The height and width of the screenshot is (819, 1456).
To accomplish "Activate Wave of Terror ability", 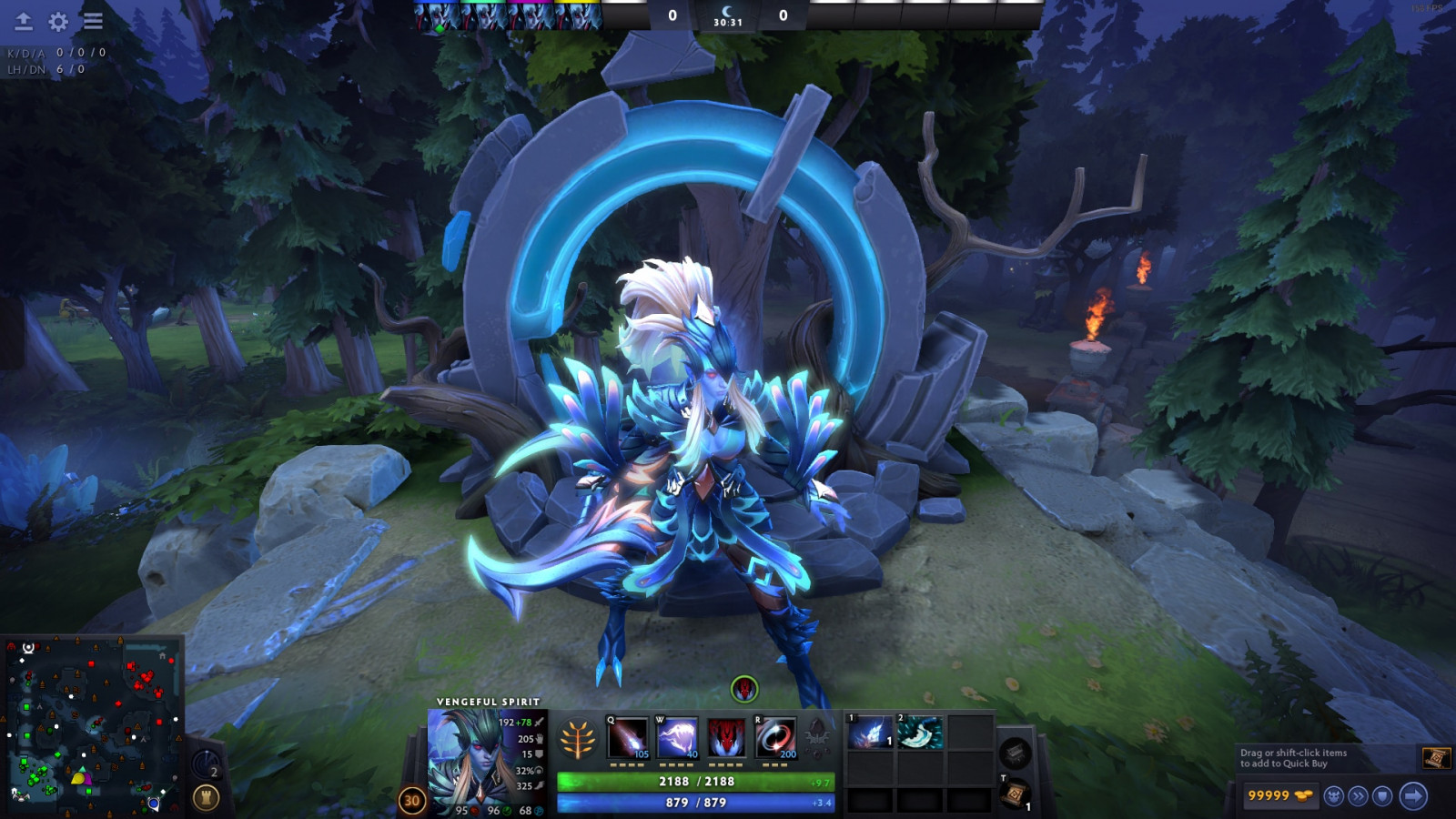I will [677, 737].
